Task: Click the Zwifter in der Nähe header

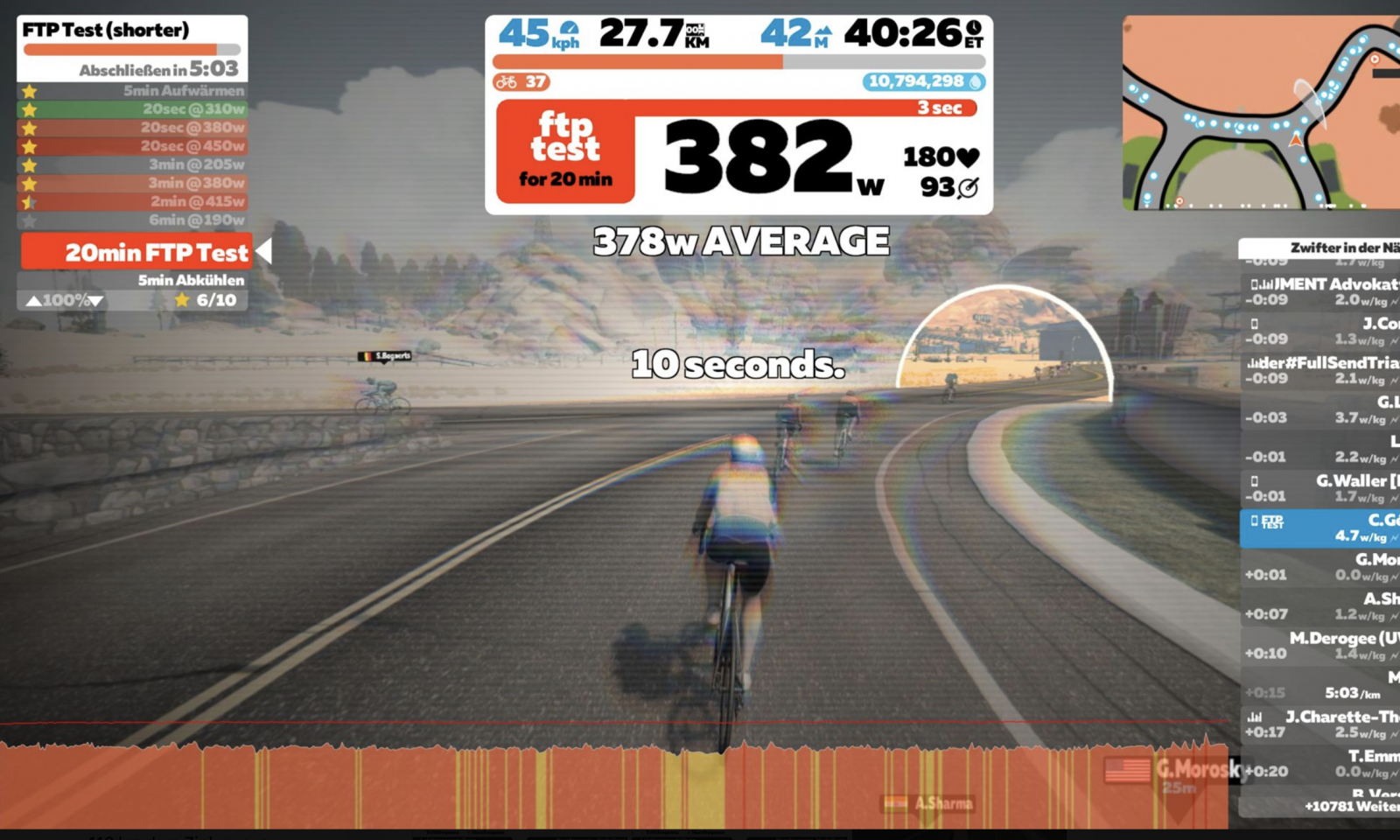Action: [x=1321, y=248]
